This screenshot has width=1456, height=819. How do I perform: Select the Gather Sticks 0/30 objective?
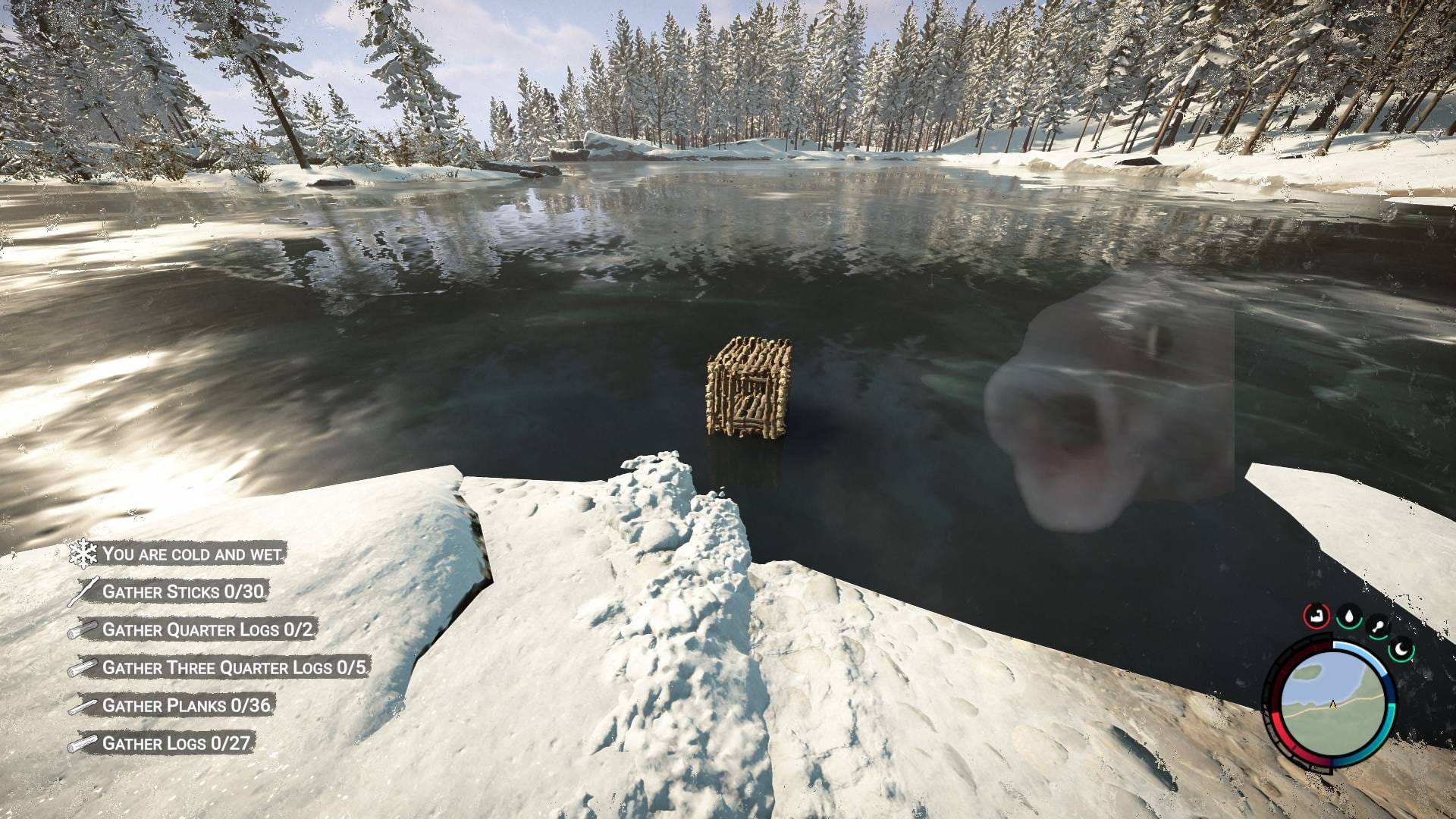pyautogui.click(x=184, y=590)
